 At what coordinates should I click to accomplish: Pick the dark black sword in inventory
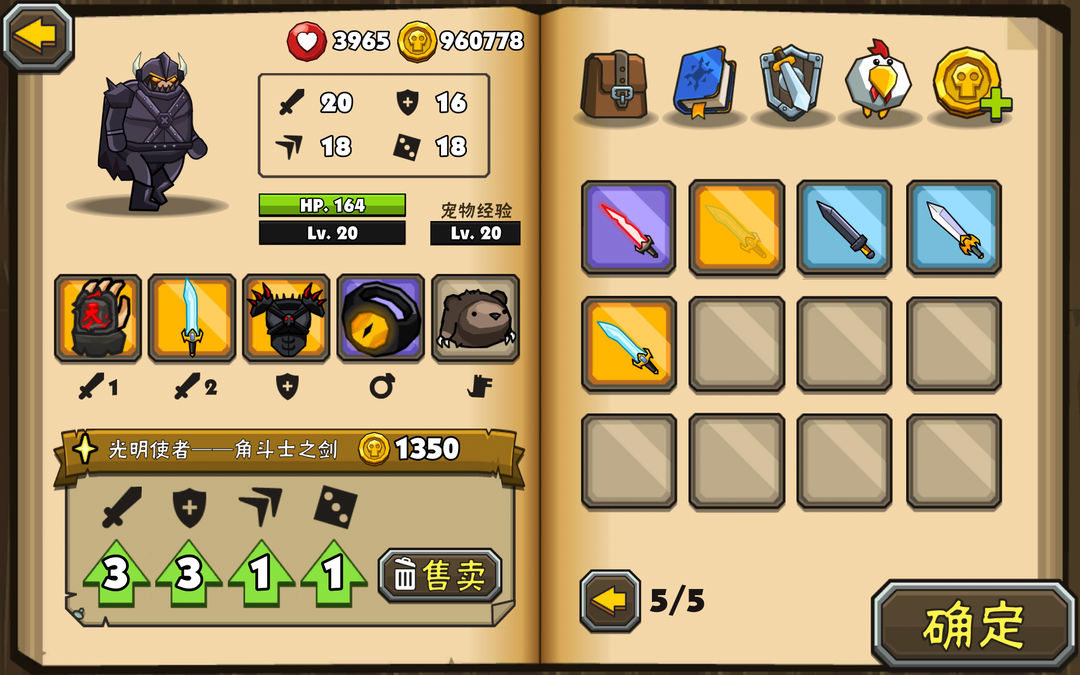844,227
